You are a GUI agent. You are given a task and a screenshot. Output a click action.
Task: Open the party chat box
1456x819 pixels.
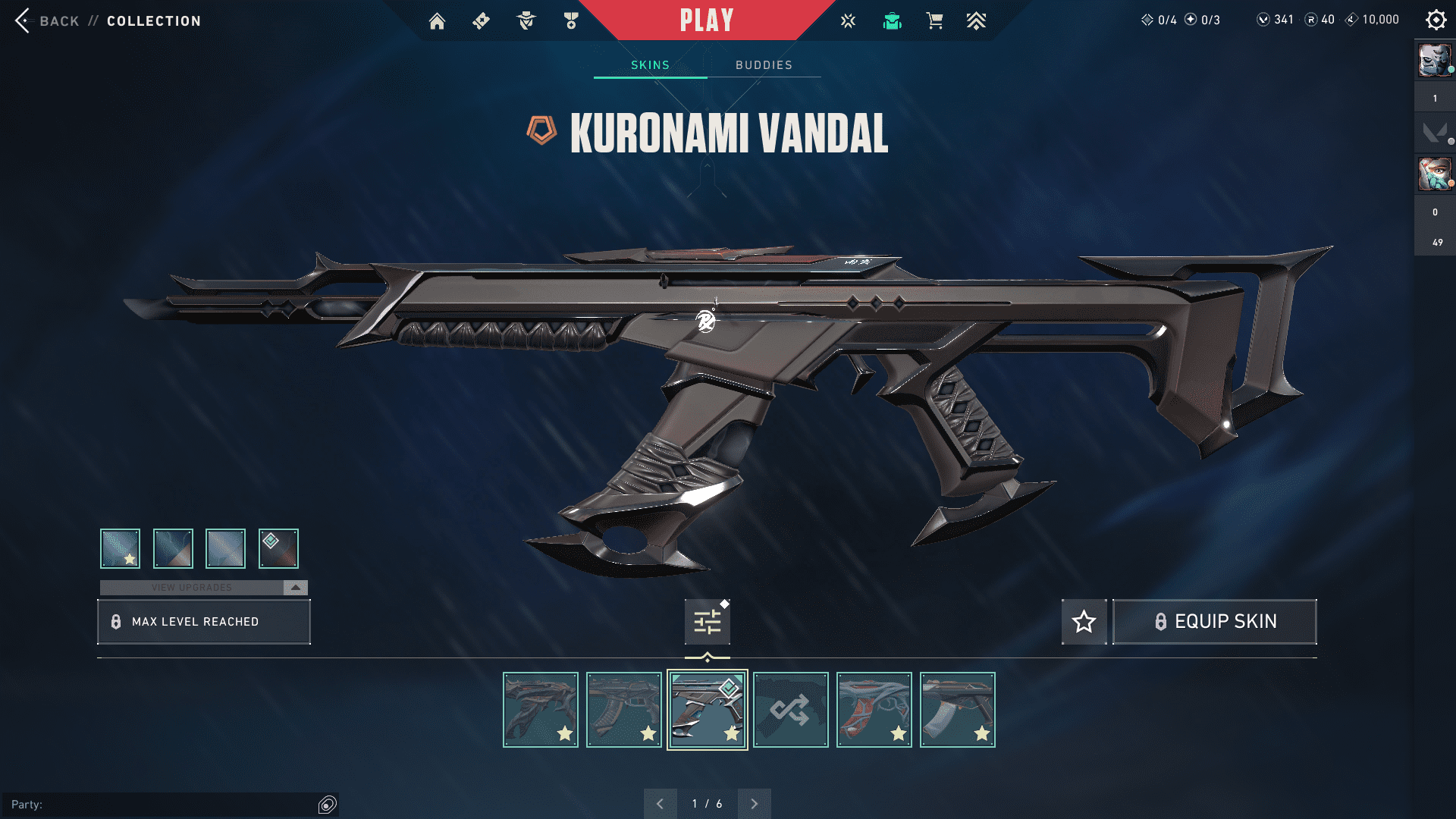tap(163, 805)
